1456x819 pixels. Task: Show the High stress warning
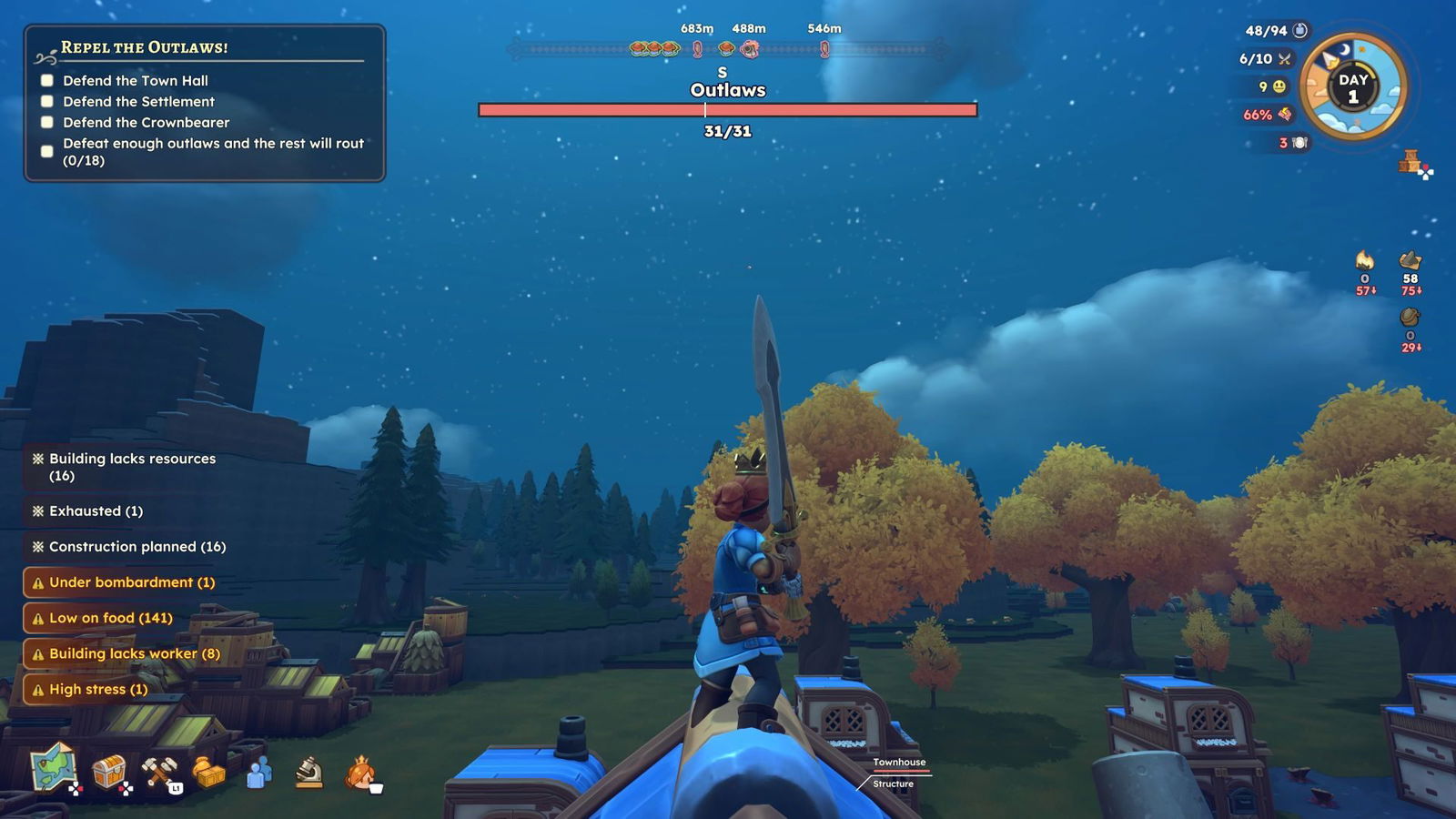pos(89,689)
